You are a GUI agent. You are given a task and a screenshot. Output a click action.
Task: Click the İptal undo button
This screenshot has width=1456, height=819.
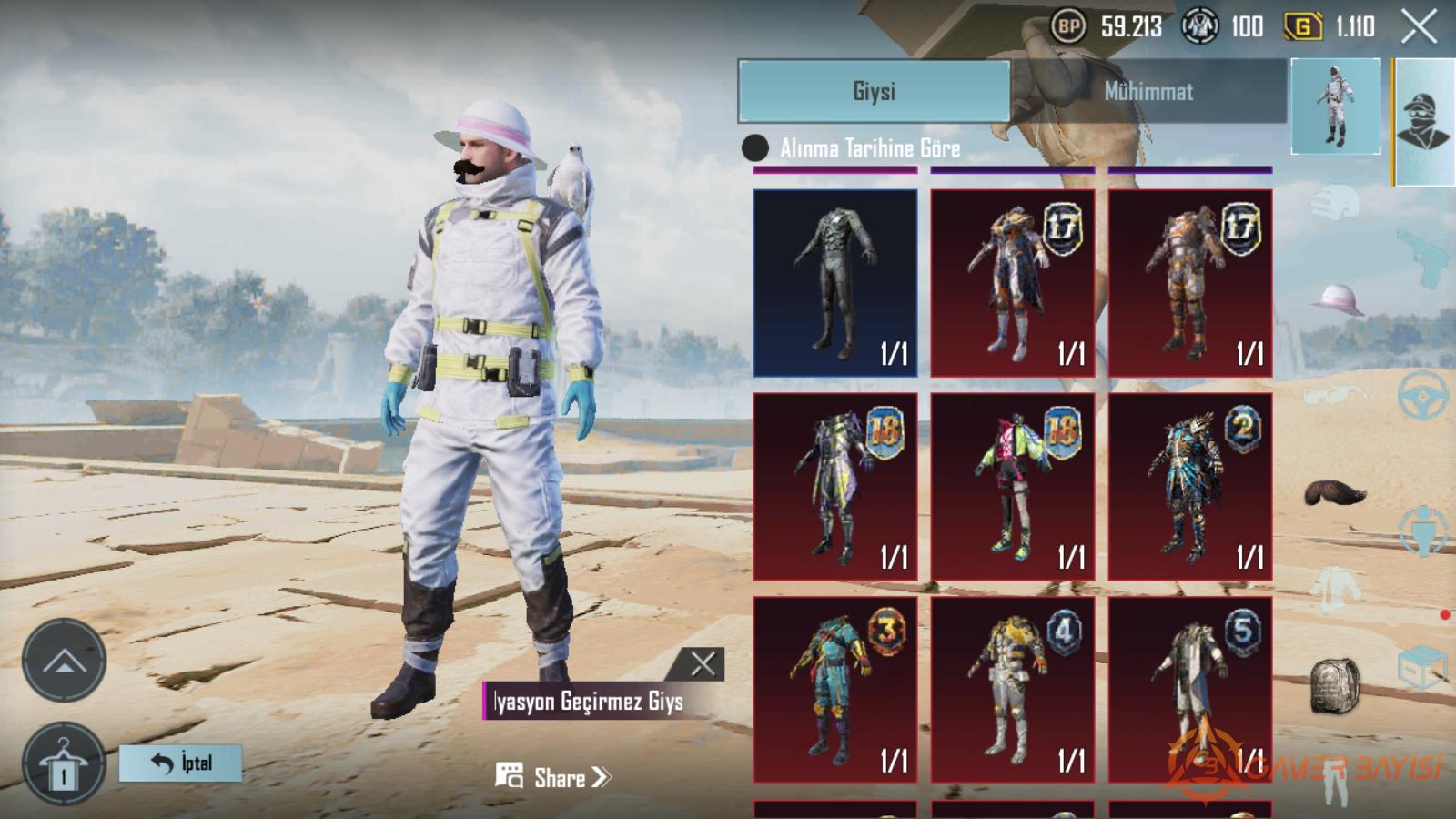coord(180,763)
